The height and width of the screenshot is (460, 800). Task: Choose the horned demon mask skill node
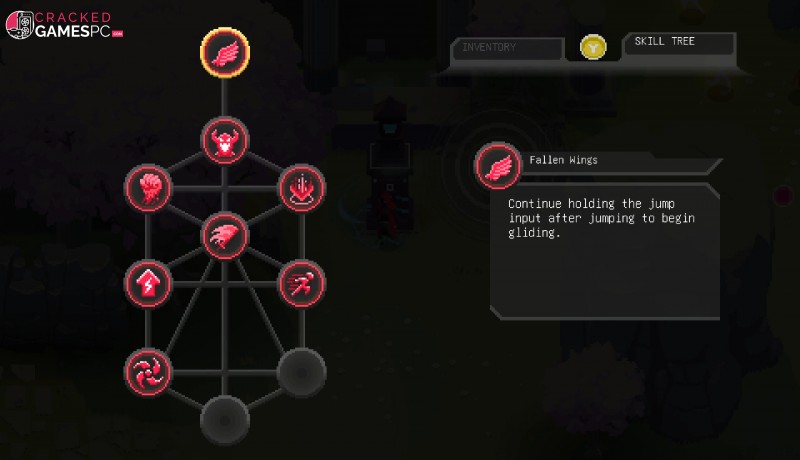224,141
